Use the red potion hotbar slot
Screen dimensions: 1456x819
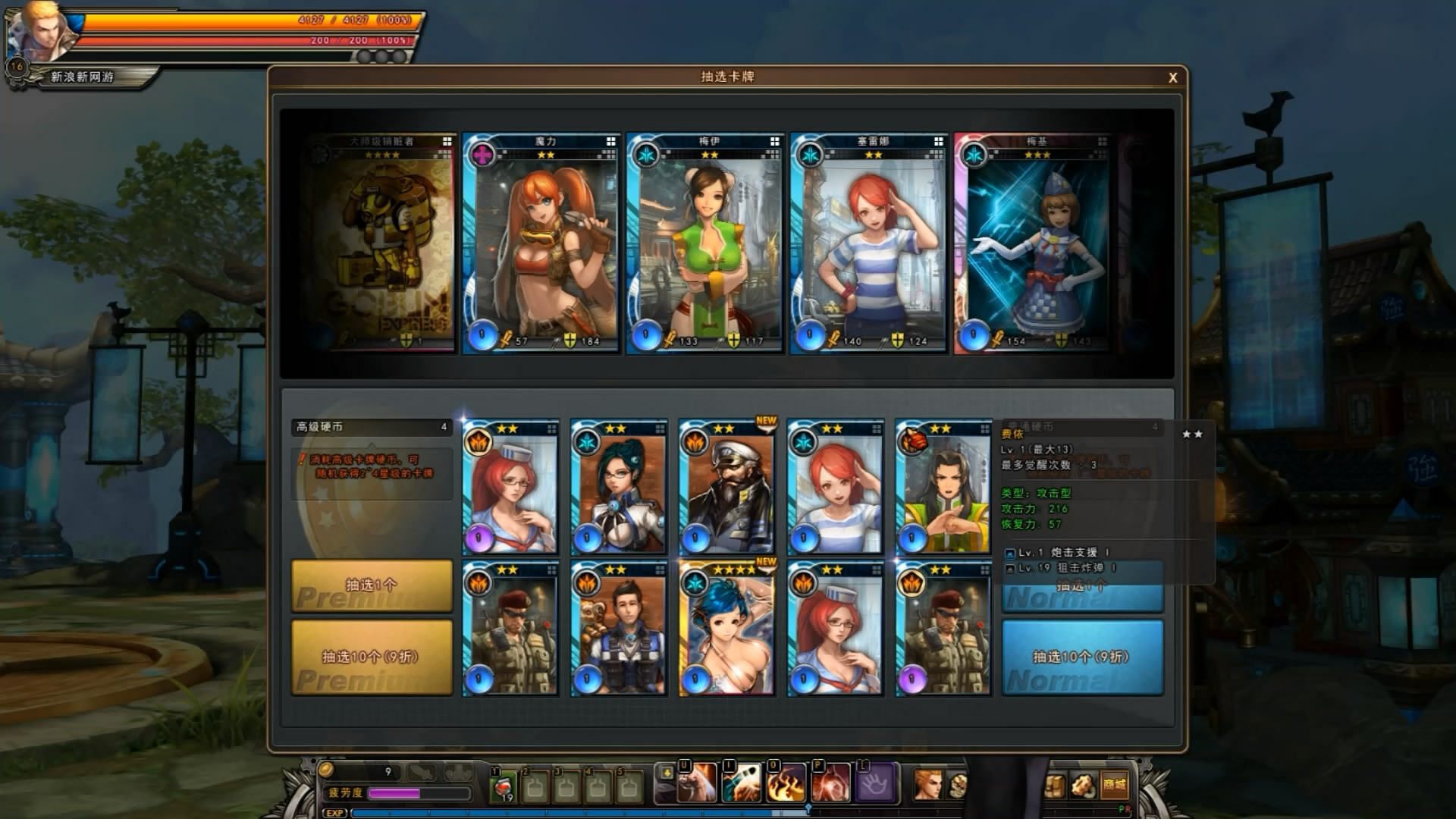(x=503, y=786)
